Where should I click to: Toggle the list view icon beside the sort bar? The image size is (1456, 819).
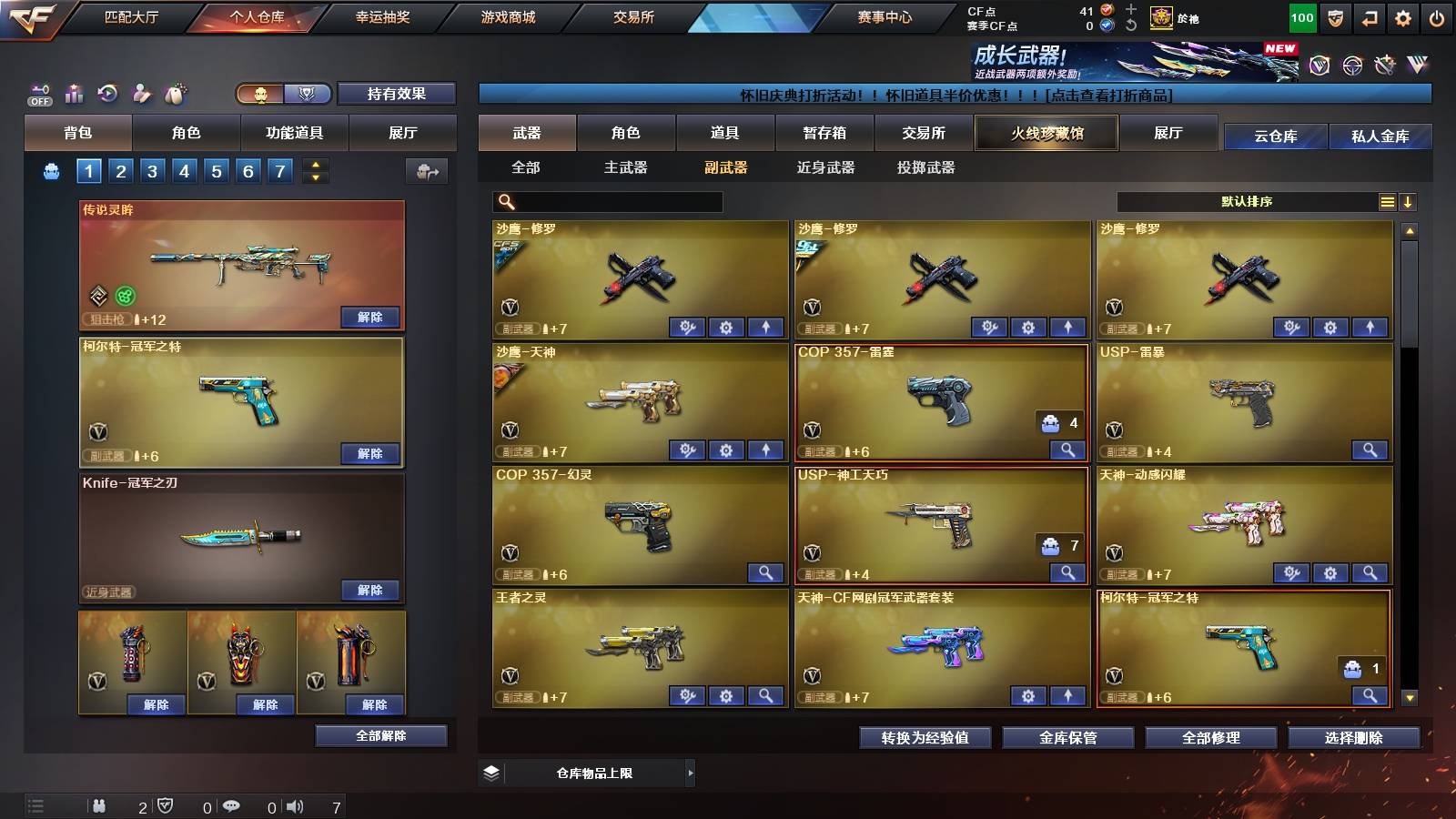pos(1386,201)
